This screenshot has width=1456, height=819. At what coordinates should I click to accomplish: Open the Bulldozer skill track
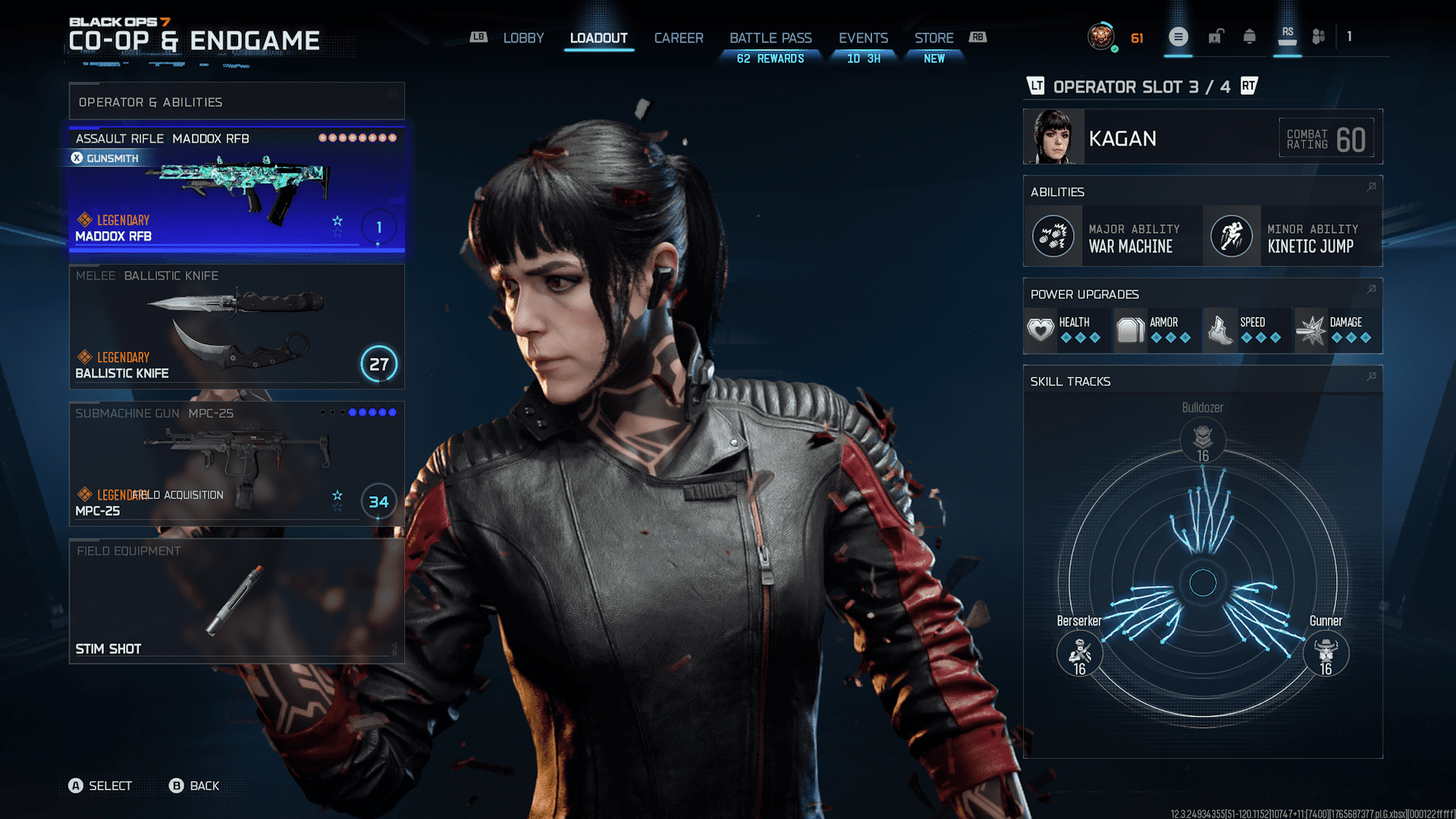1203,438
